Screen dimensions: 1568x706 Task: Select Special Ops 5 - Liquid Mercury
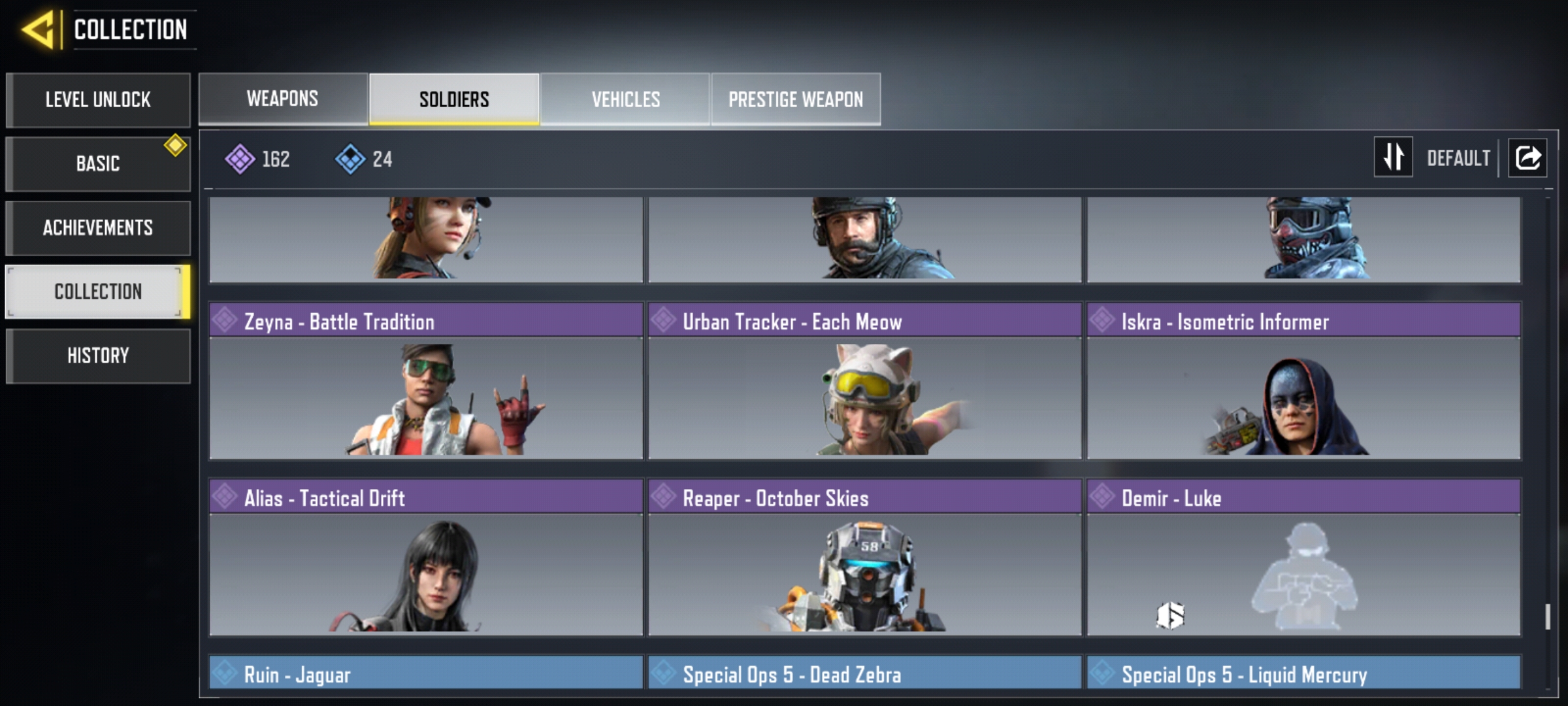1303,673
